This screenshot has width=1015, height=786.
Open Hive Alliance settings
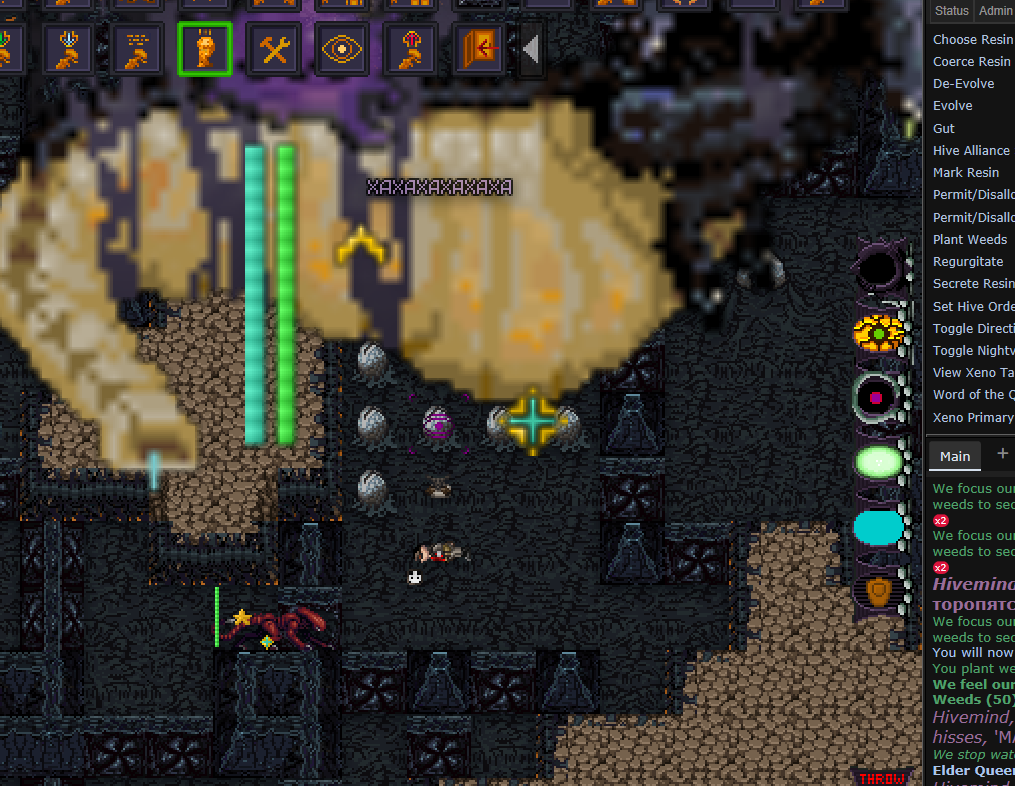(971, 150)
